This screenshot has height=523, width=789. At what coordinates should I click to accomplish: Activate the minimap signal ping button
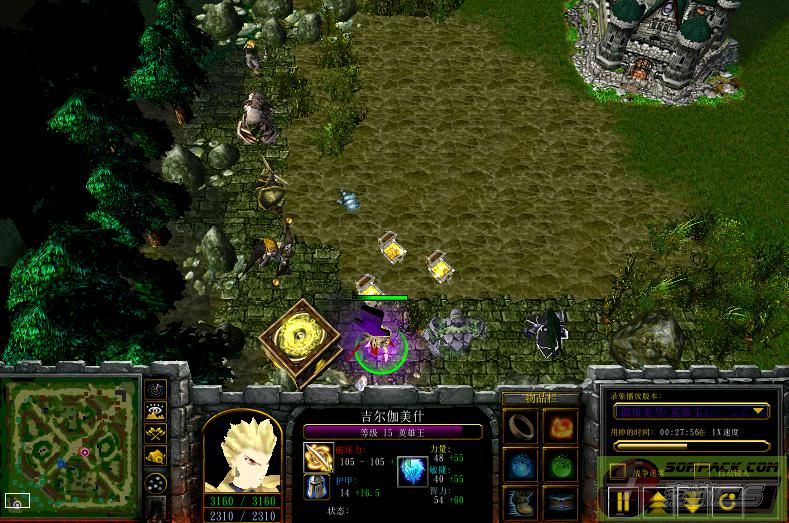[x=155, y=387]
